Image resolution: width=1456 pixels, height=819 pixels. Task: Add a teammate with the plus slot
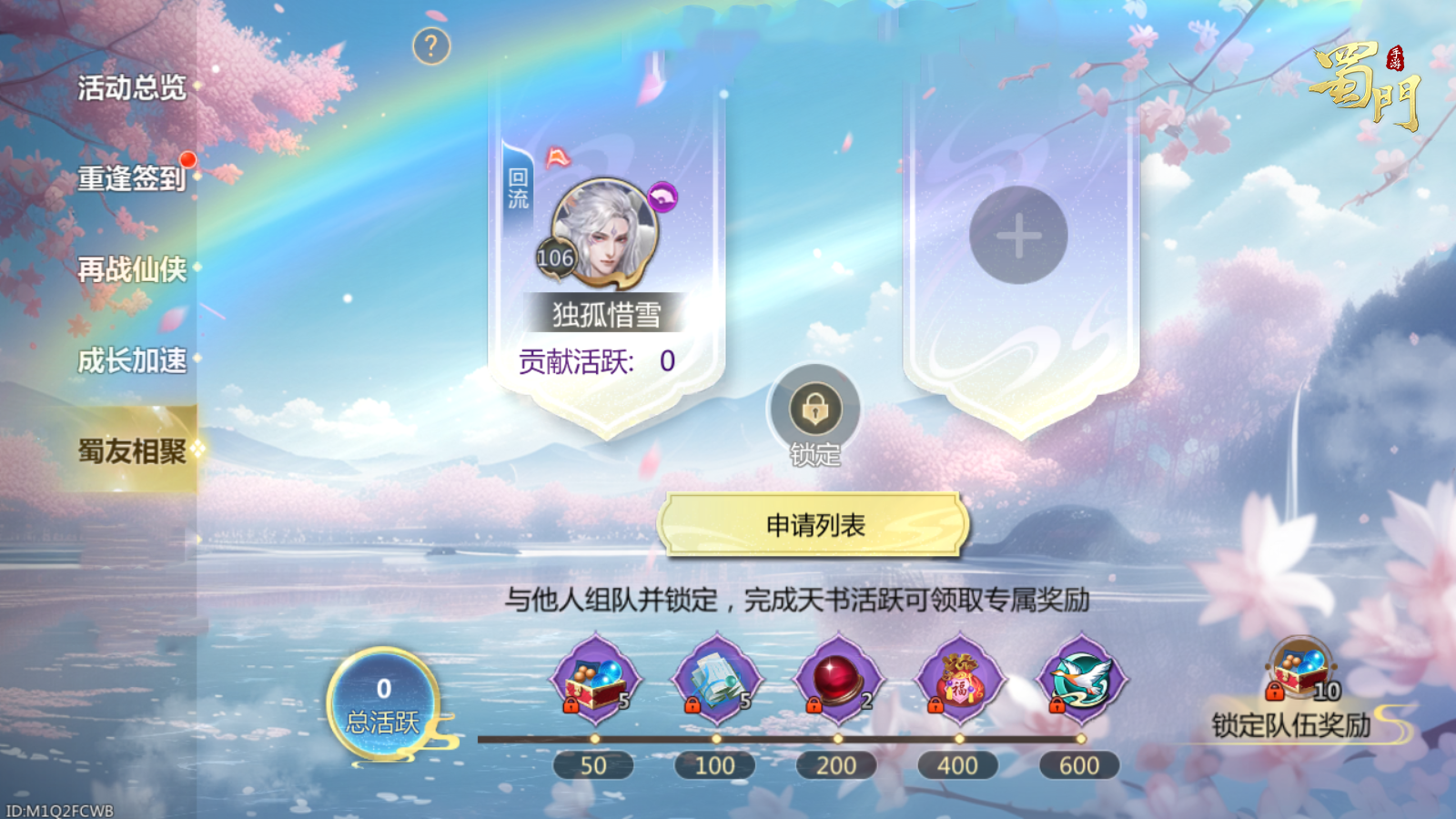[1018, 236]
